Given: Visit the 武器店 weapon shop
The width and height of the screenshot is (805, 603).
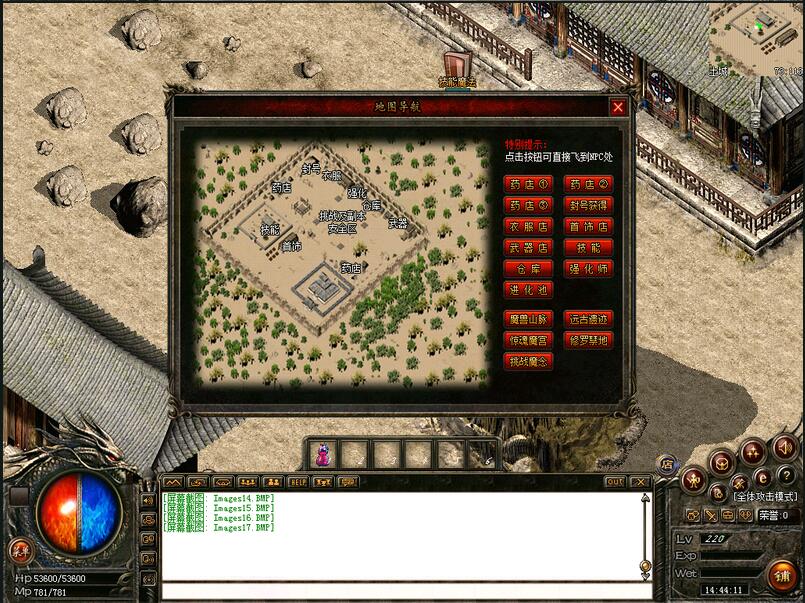Looking at the screenshot, I should pos(529,247).
